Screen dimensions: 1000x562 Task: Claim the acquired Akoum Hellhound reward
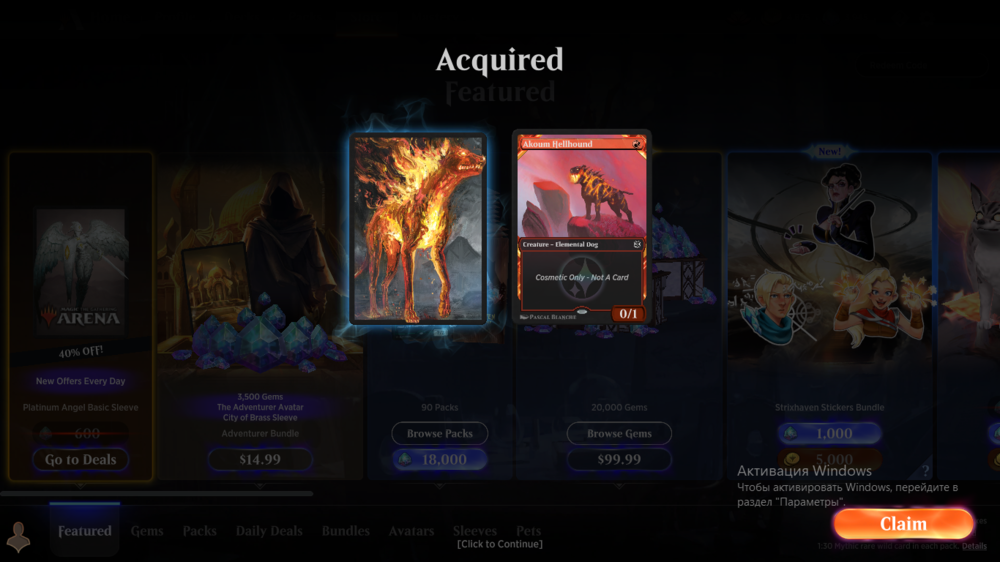902,524
